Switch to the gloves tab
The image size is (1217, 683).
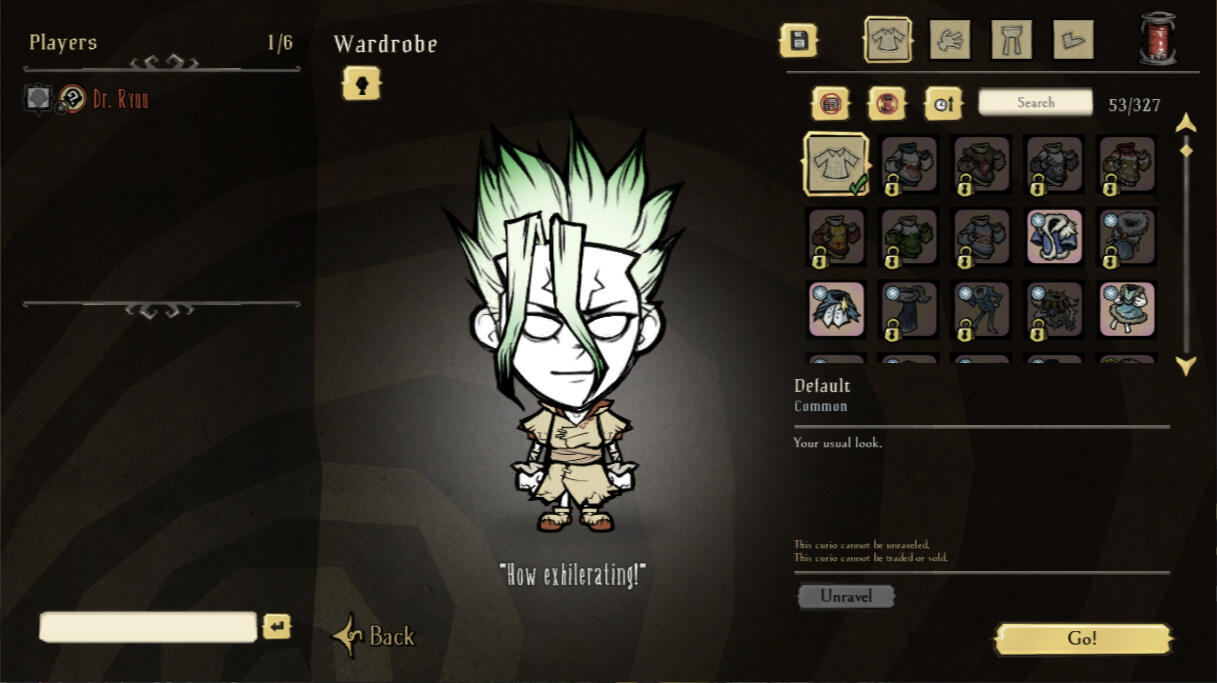tap(950, 40)
